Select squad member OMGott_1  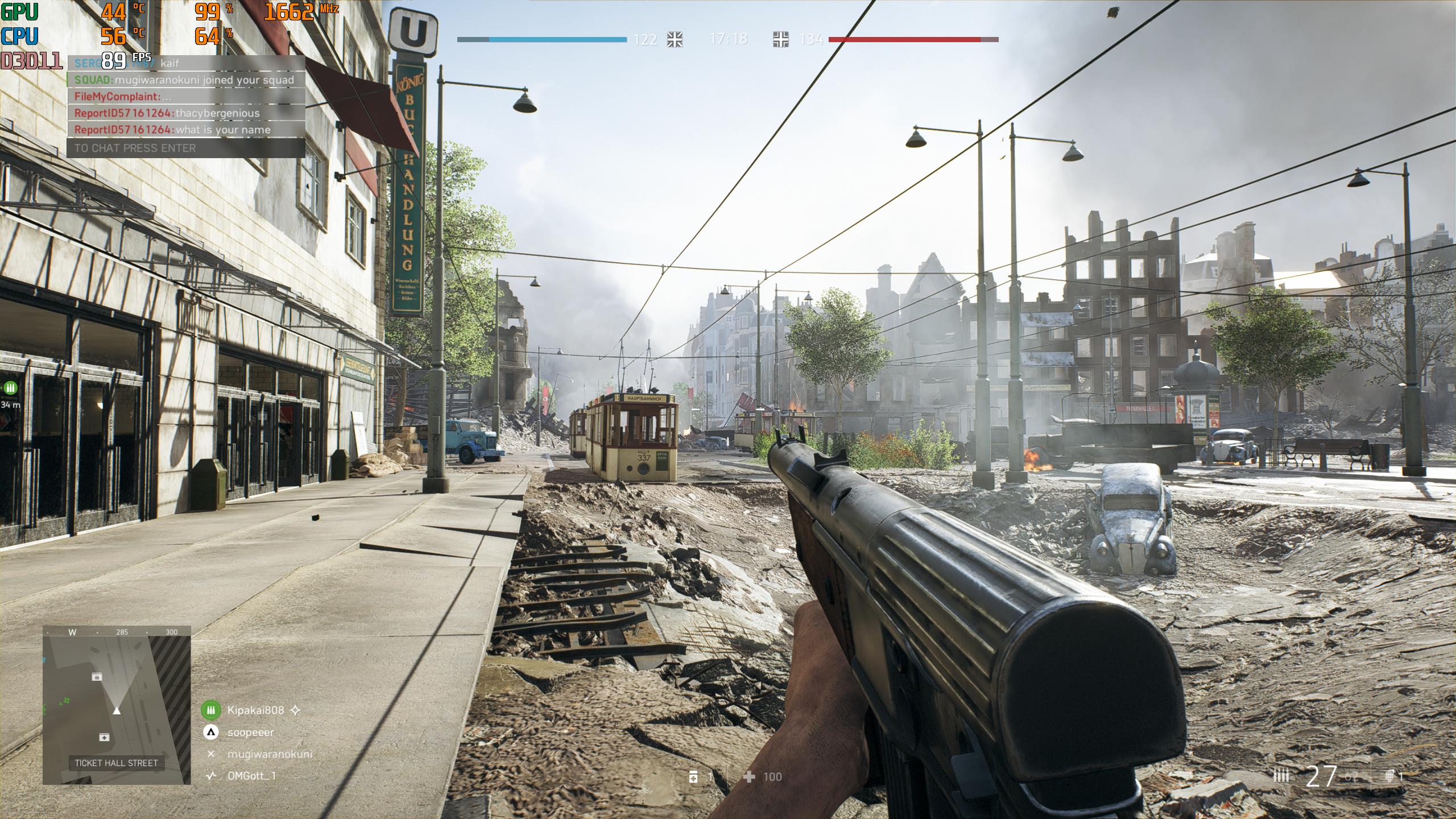pos(251,776)
